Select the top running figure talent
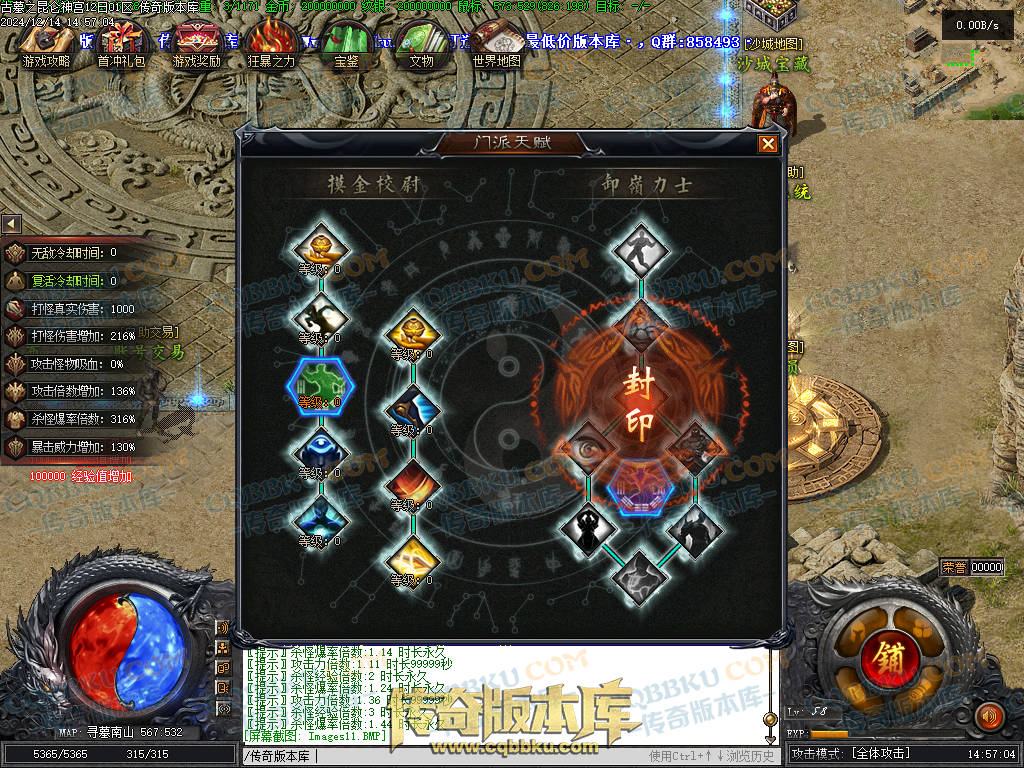This screenshot has width=1024, height=768. [640, 252]
